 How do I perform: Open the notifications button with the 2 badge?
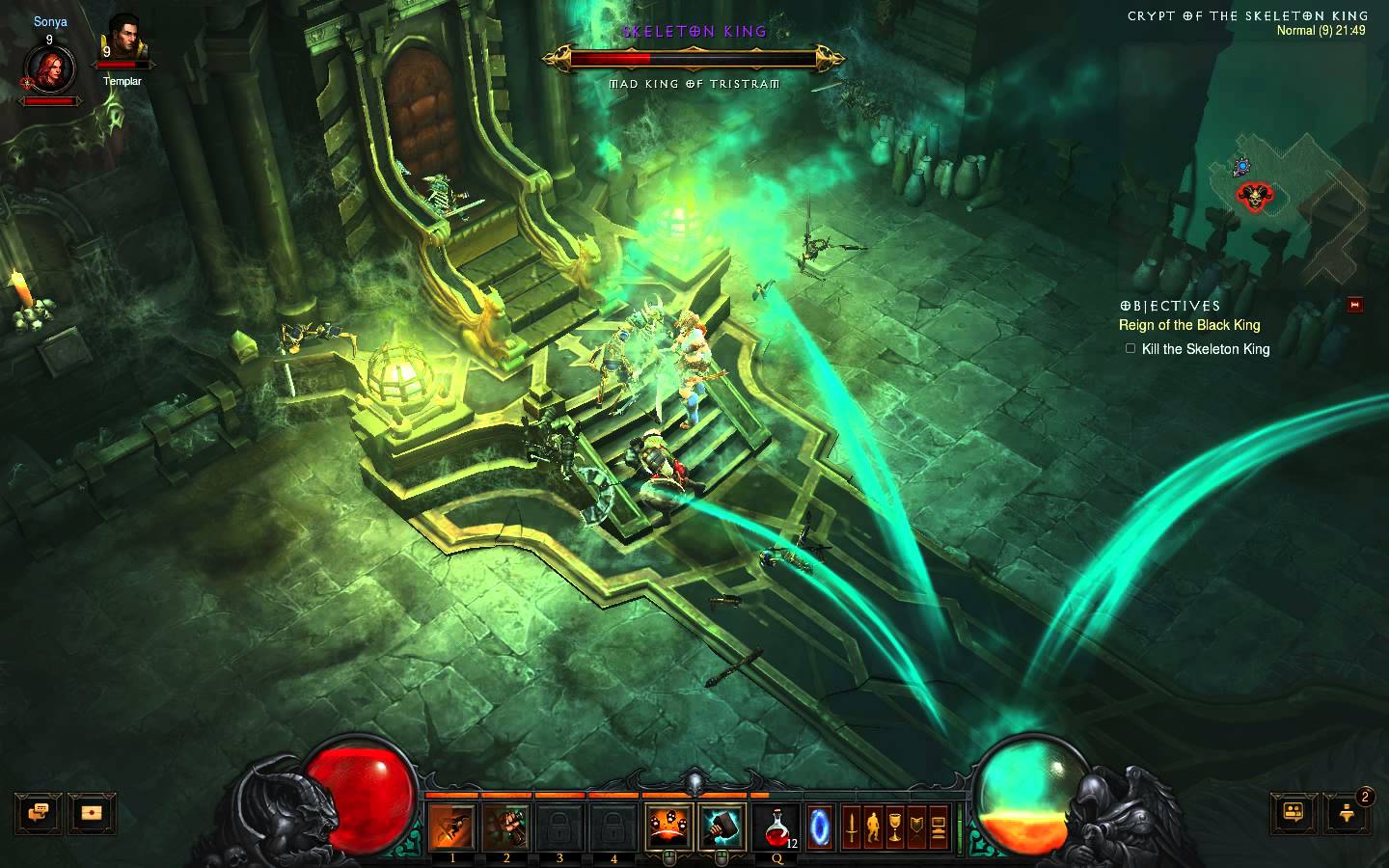(x=1348, y=812)
